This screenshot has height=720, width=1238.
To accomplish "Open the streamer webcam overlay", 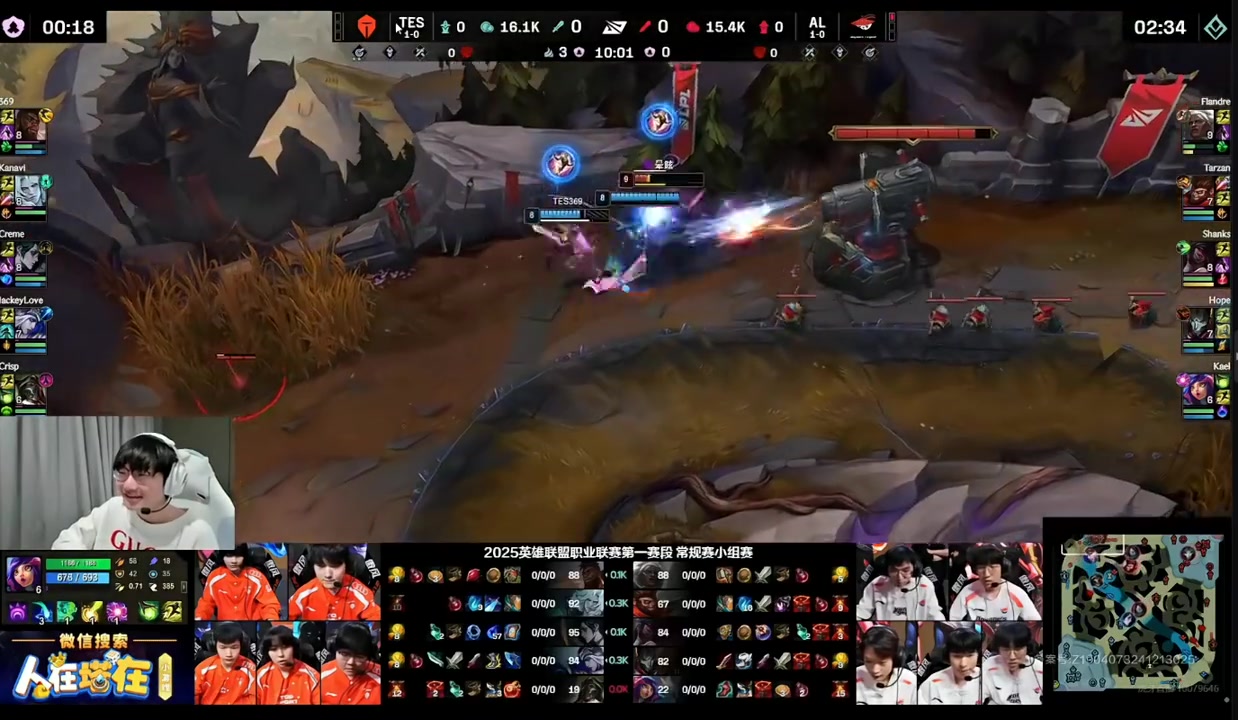I will pos(117,482).
